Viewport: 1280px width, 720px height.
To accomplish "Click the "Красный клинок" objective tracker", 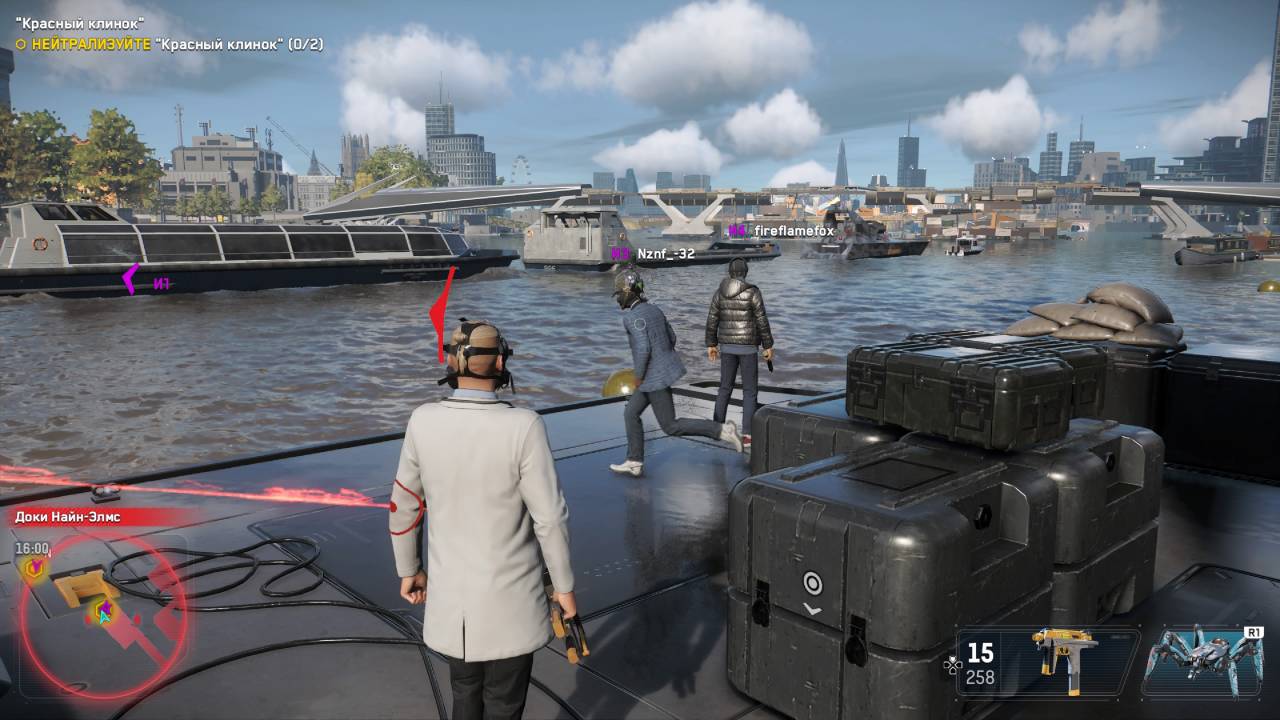I will 168,44.
